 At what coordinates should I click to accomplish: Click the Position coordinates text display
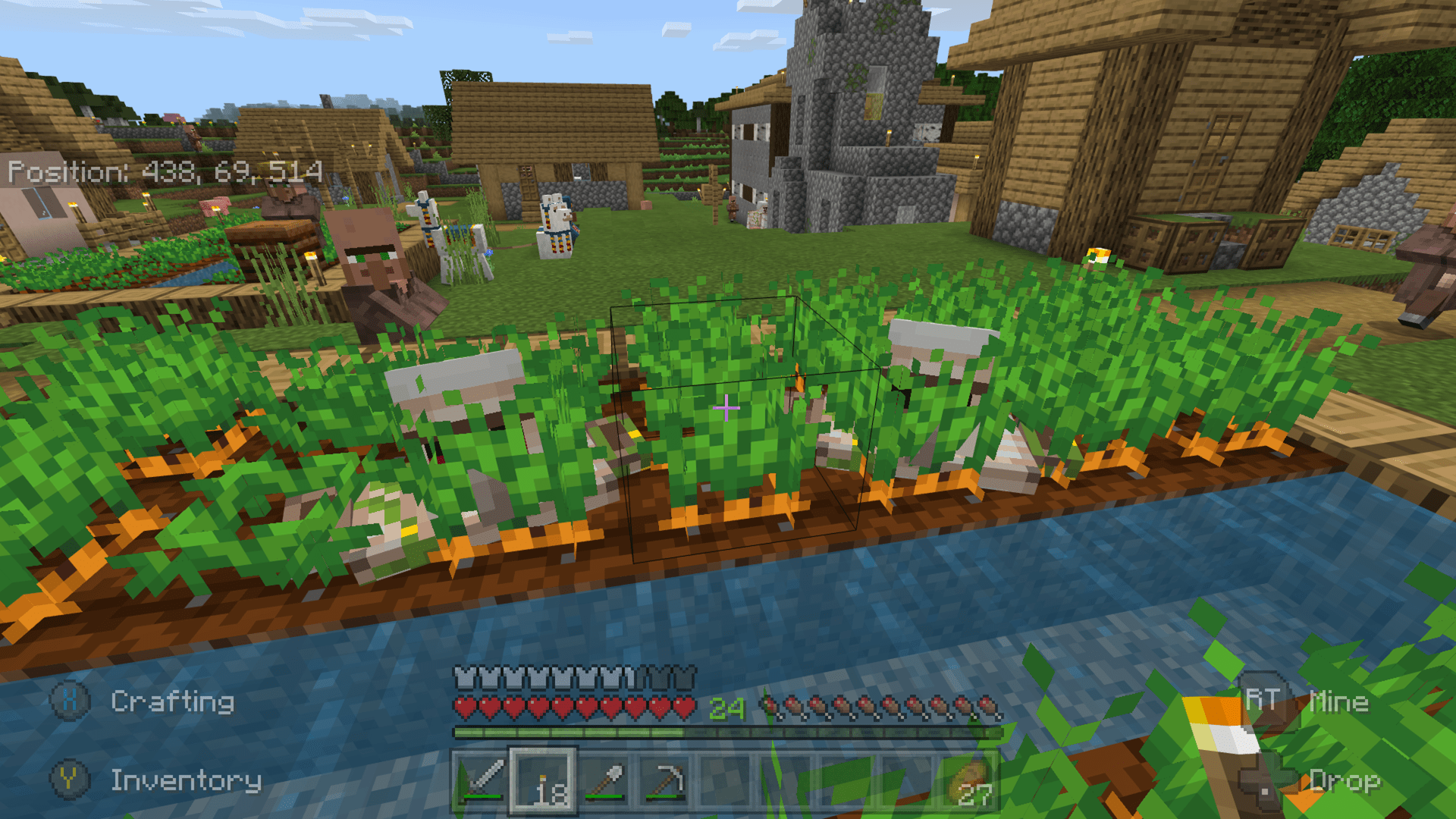(x=165, y=172)
